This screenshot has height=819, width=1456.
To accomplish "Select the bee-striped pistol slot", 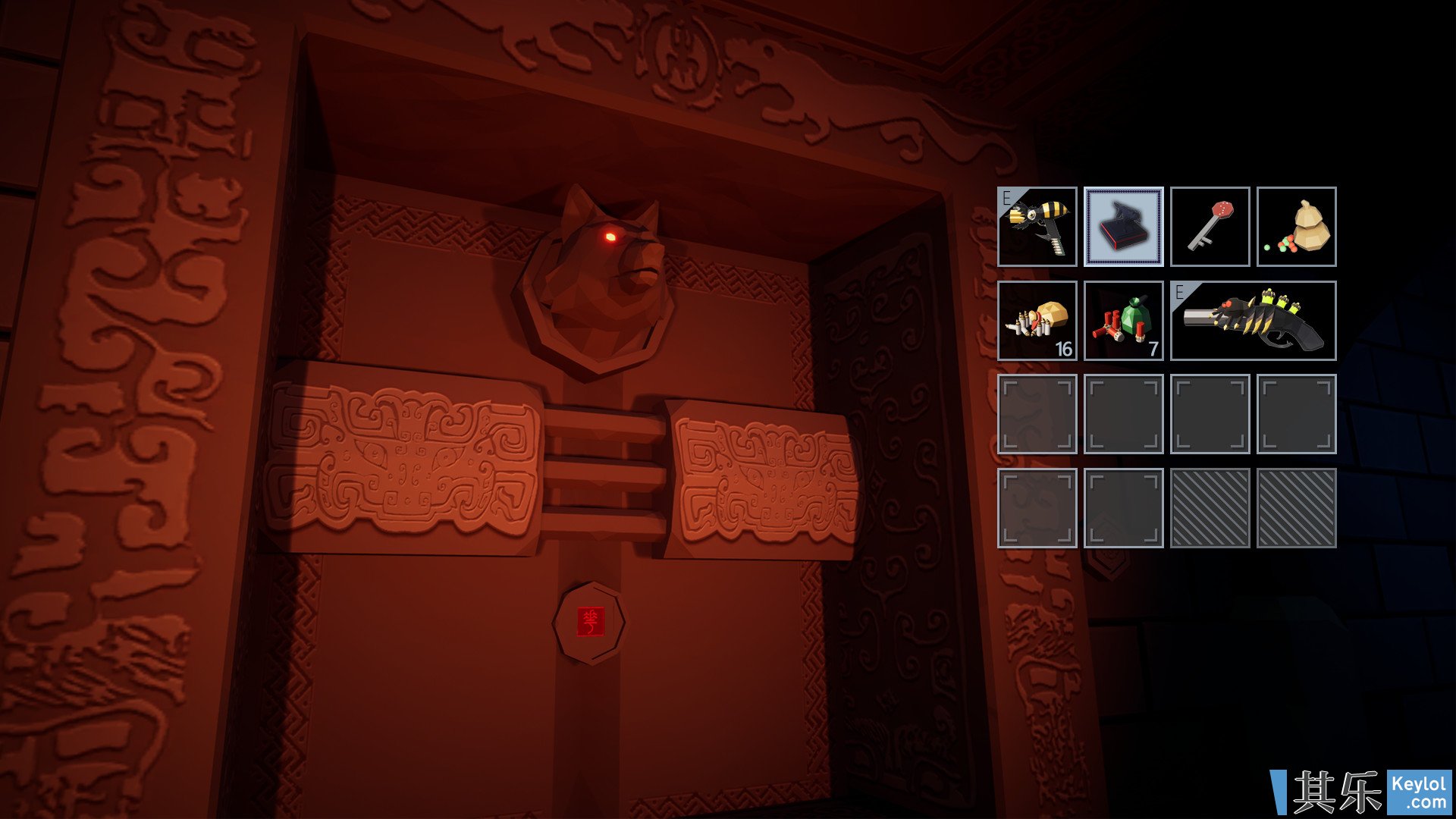I will [1037, 227].
